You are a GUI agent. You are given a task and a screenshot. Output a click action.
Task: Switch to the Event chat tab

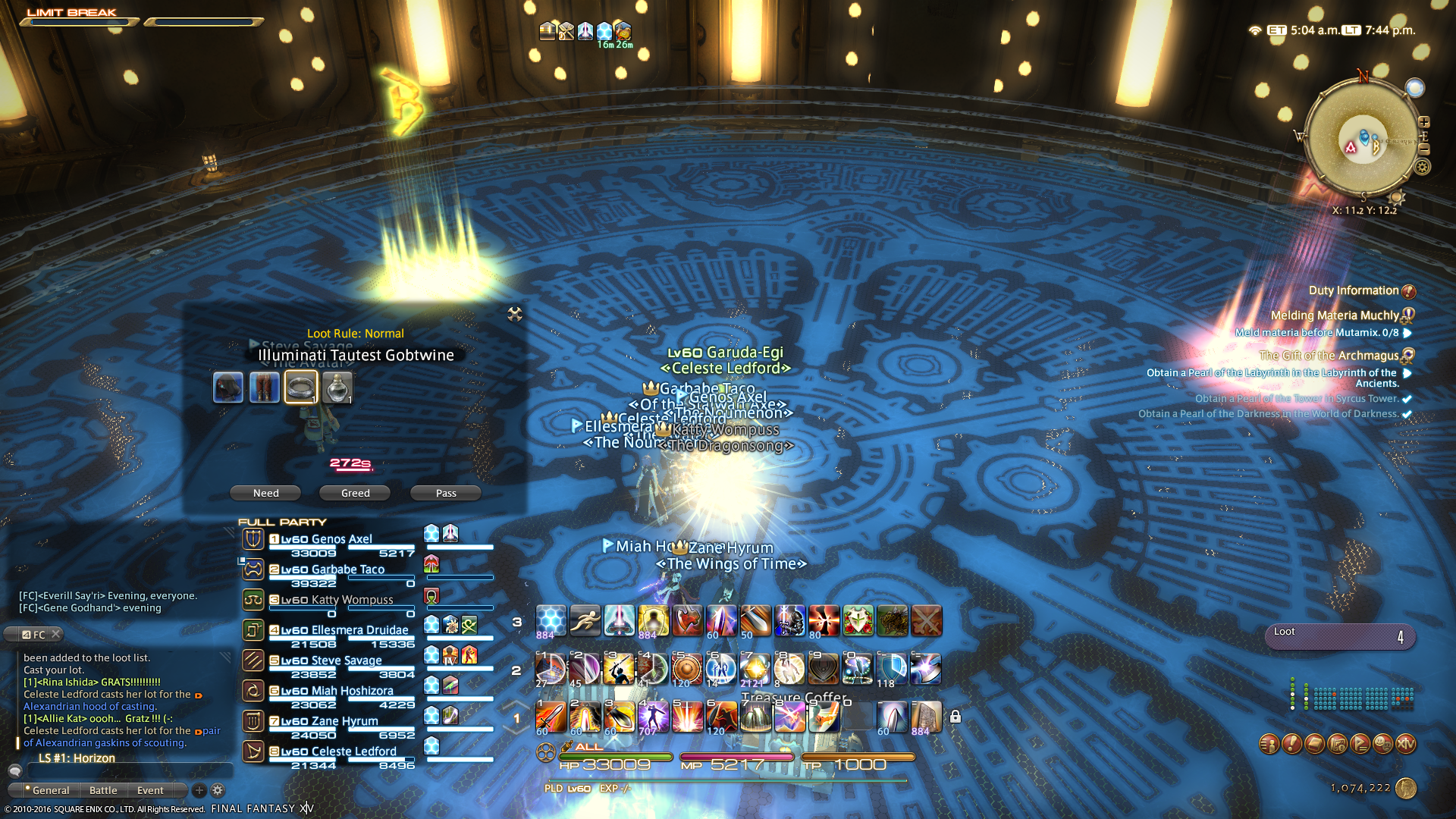pyautogui.click(x=150, y=790)
